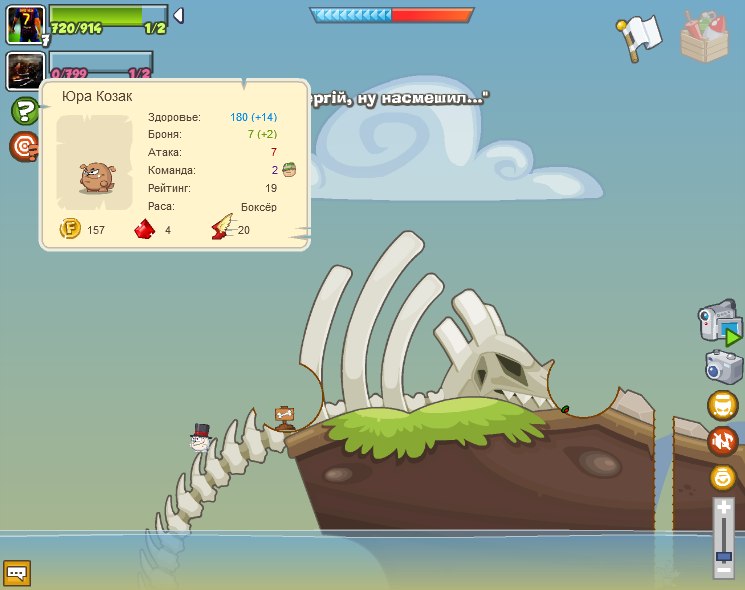This screenshot has height=590, width=745.
Task: Open the chat window
Action: pos(17,573)
